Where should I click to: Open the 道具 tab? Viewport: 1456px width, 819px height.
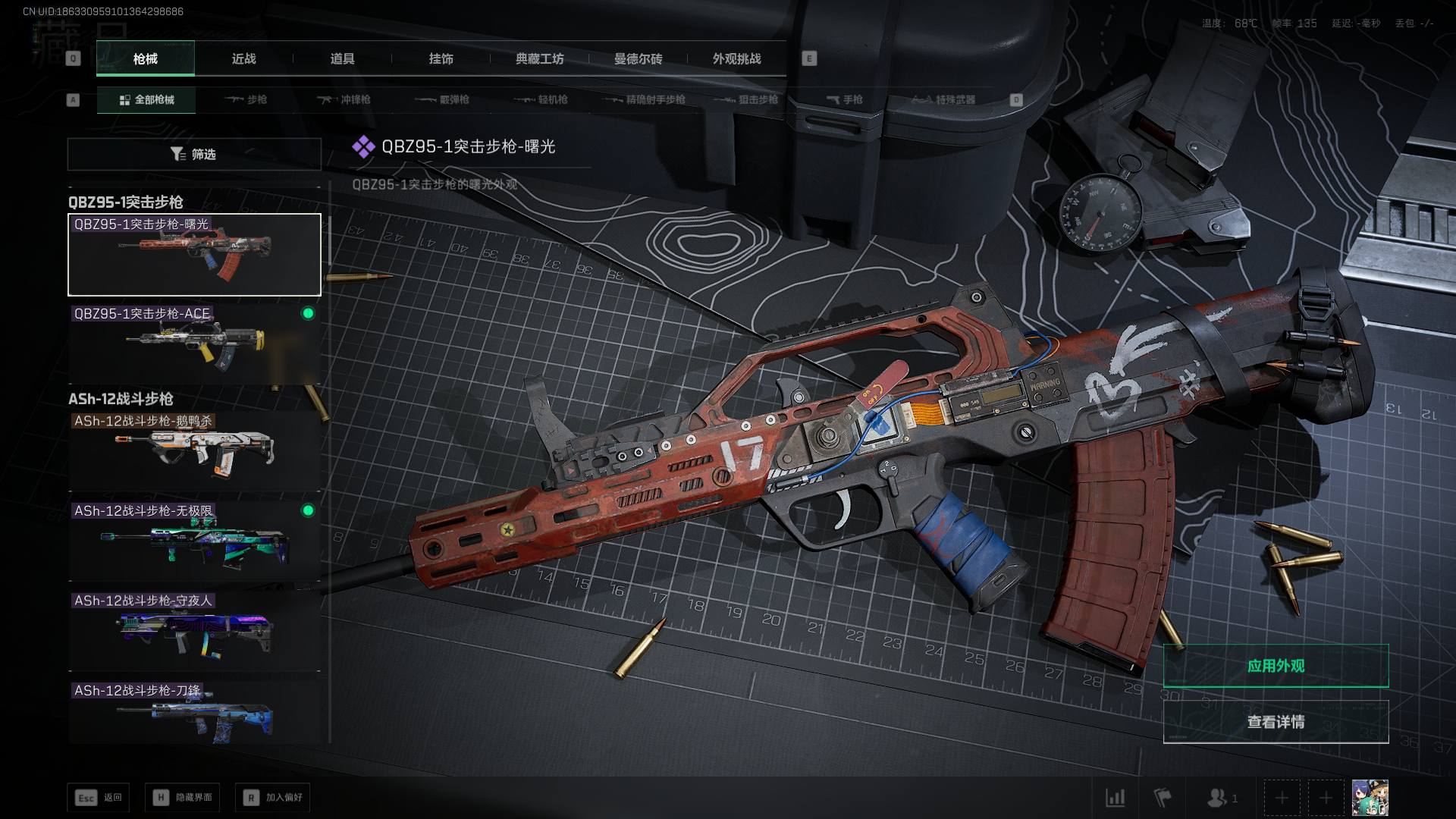click(x=342, y=59)
